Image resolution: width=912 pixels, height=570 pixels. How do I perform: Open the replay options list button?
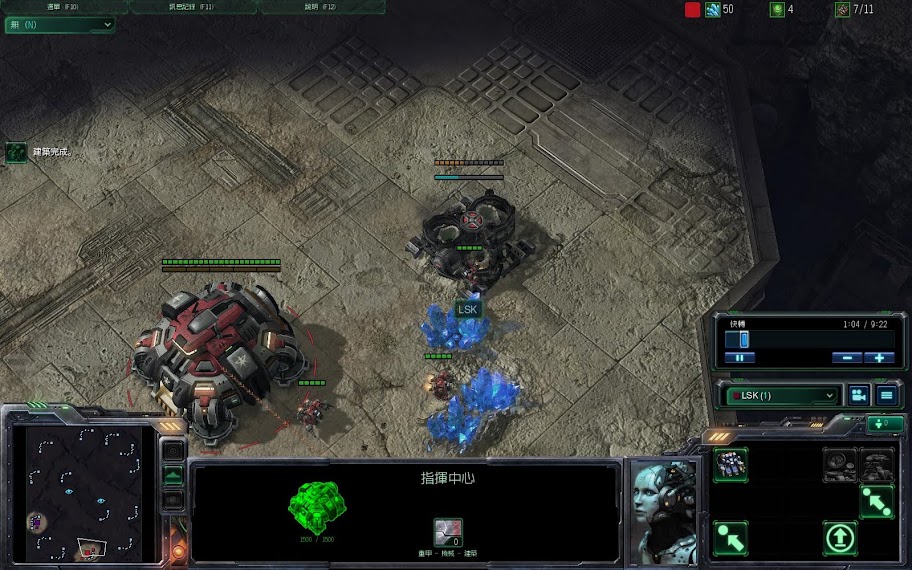pos(886,395)
